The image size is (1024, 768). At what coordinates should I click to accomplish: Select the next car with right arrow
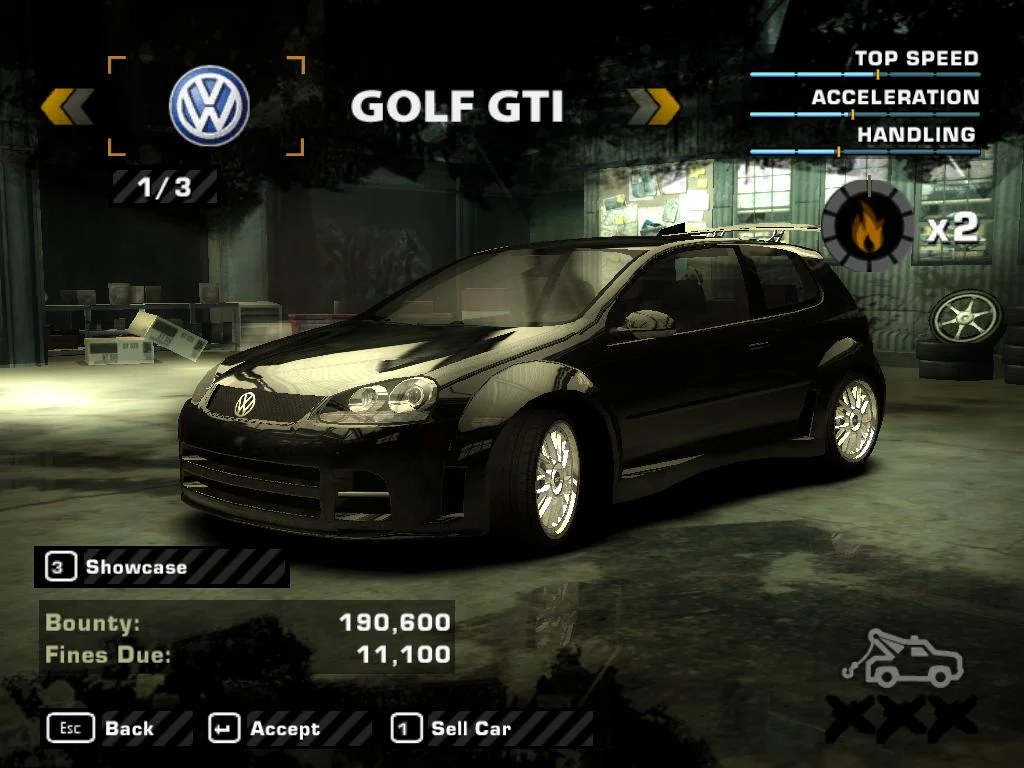tap(653, 107)
